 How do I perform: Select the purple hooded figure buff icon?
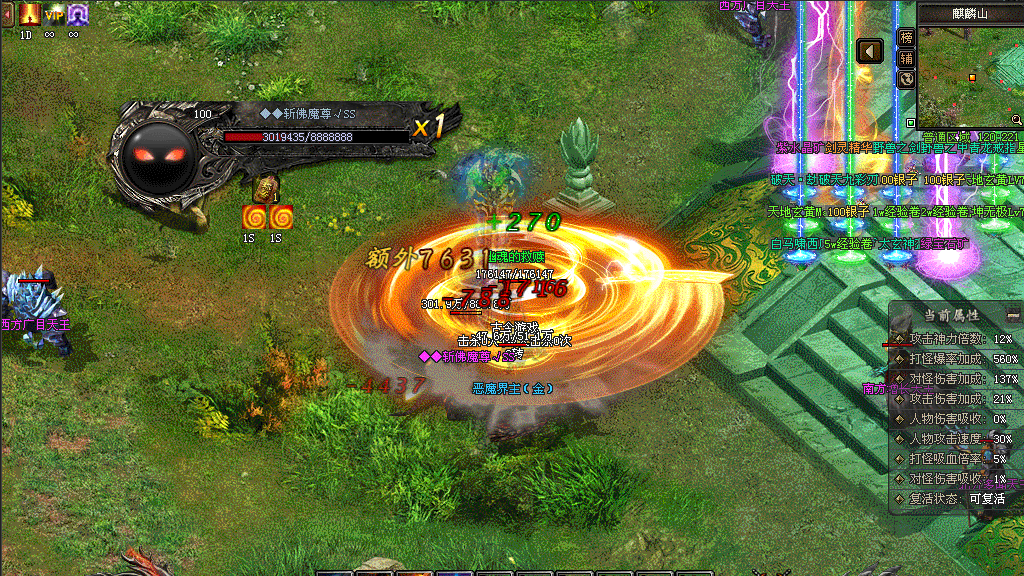[78, 14]
